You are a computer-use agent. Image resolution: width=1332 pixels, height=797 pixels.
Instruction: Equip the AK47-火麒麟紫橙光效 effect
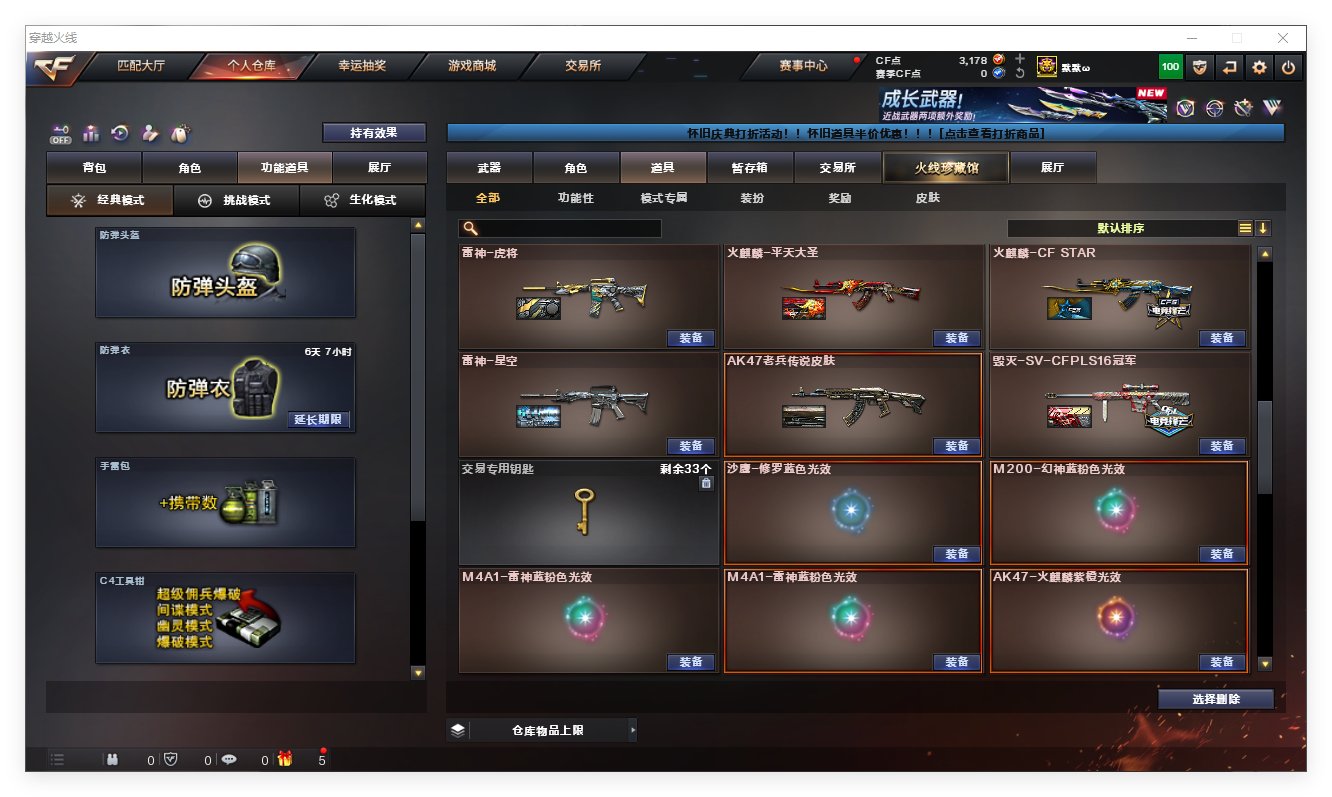[x=1222, y=662]
